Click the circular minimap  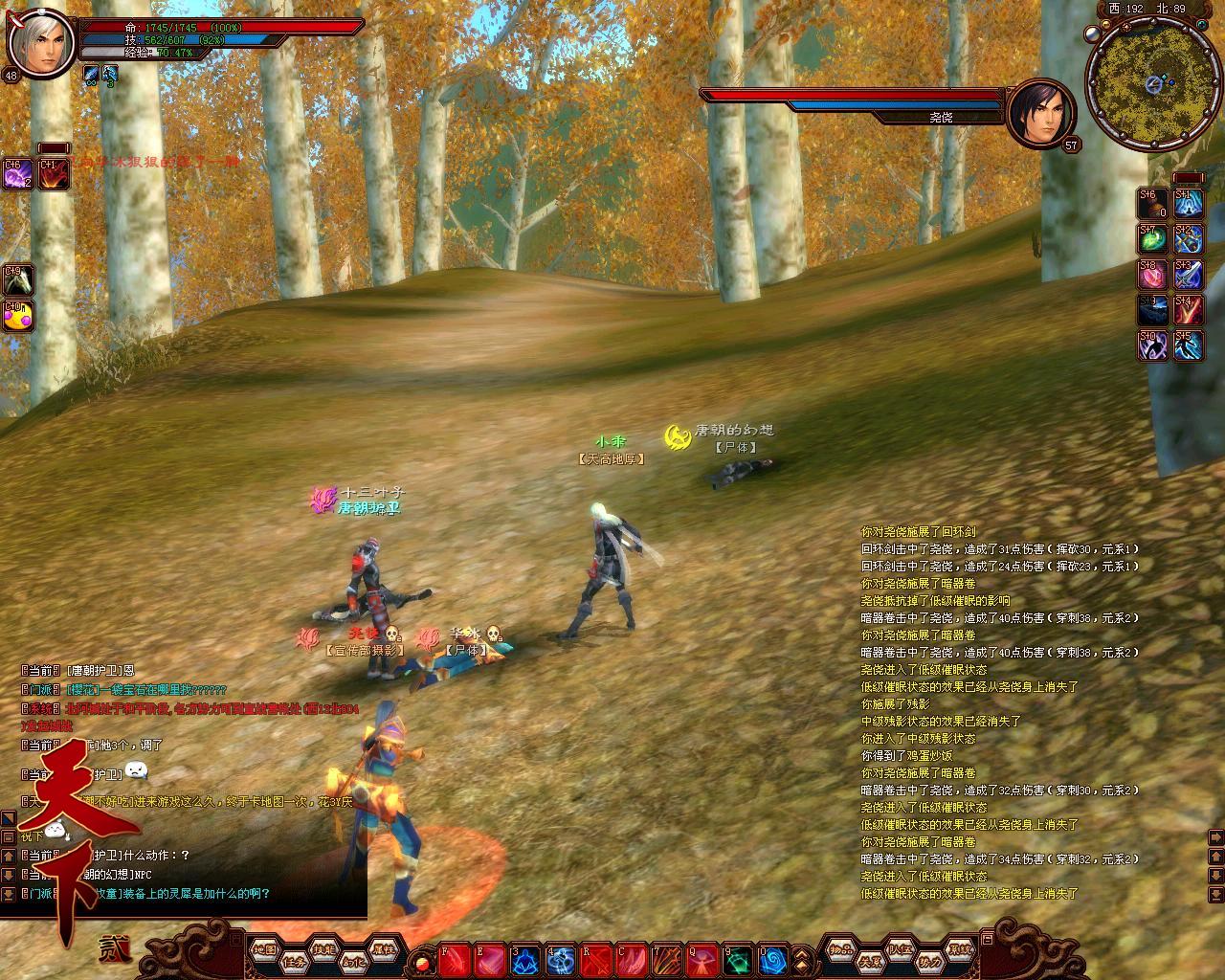(x=1147, y=85)
